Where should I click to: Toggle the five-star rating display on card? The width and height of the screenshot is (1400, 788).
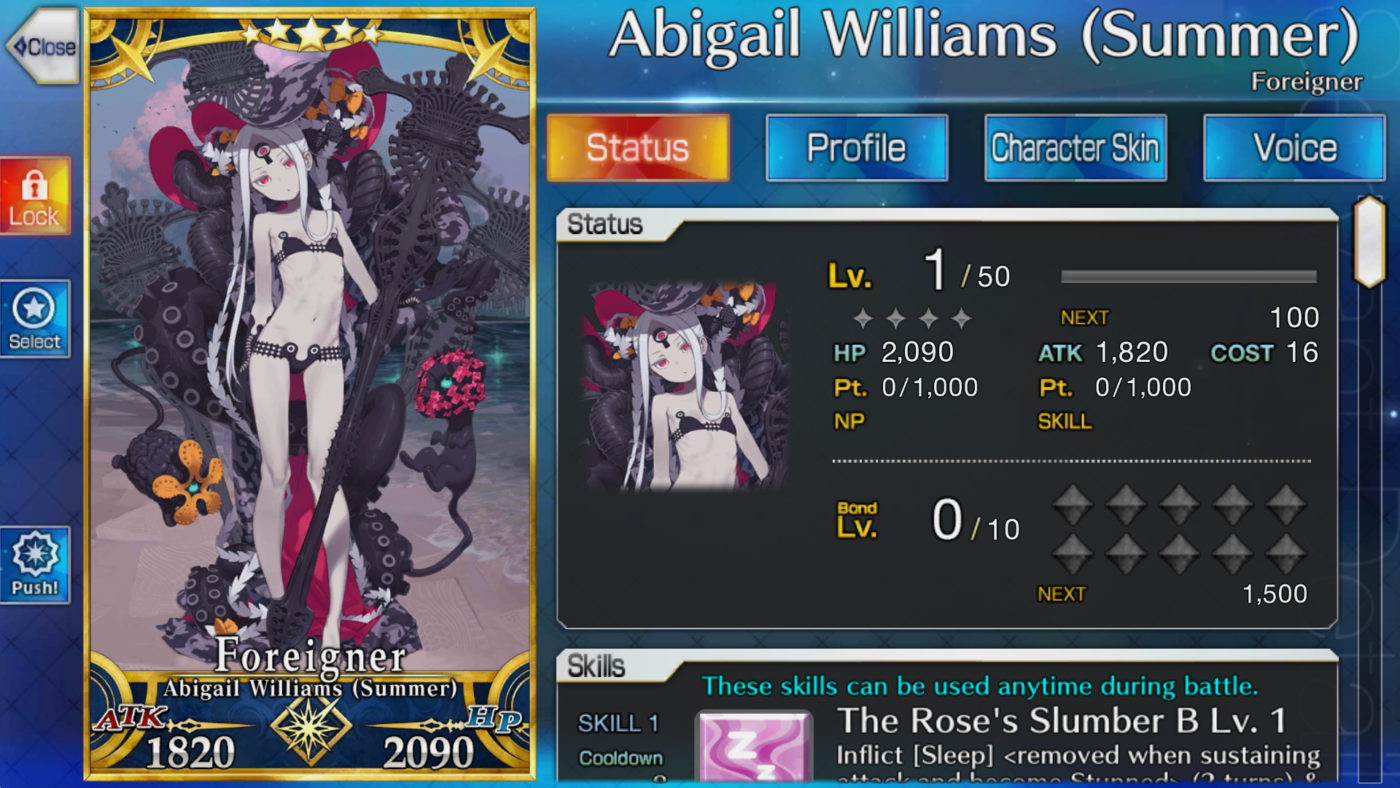pos(310,34)
